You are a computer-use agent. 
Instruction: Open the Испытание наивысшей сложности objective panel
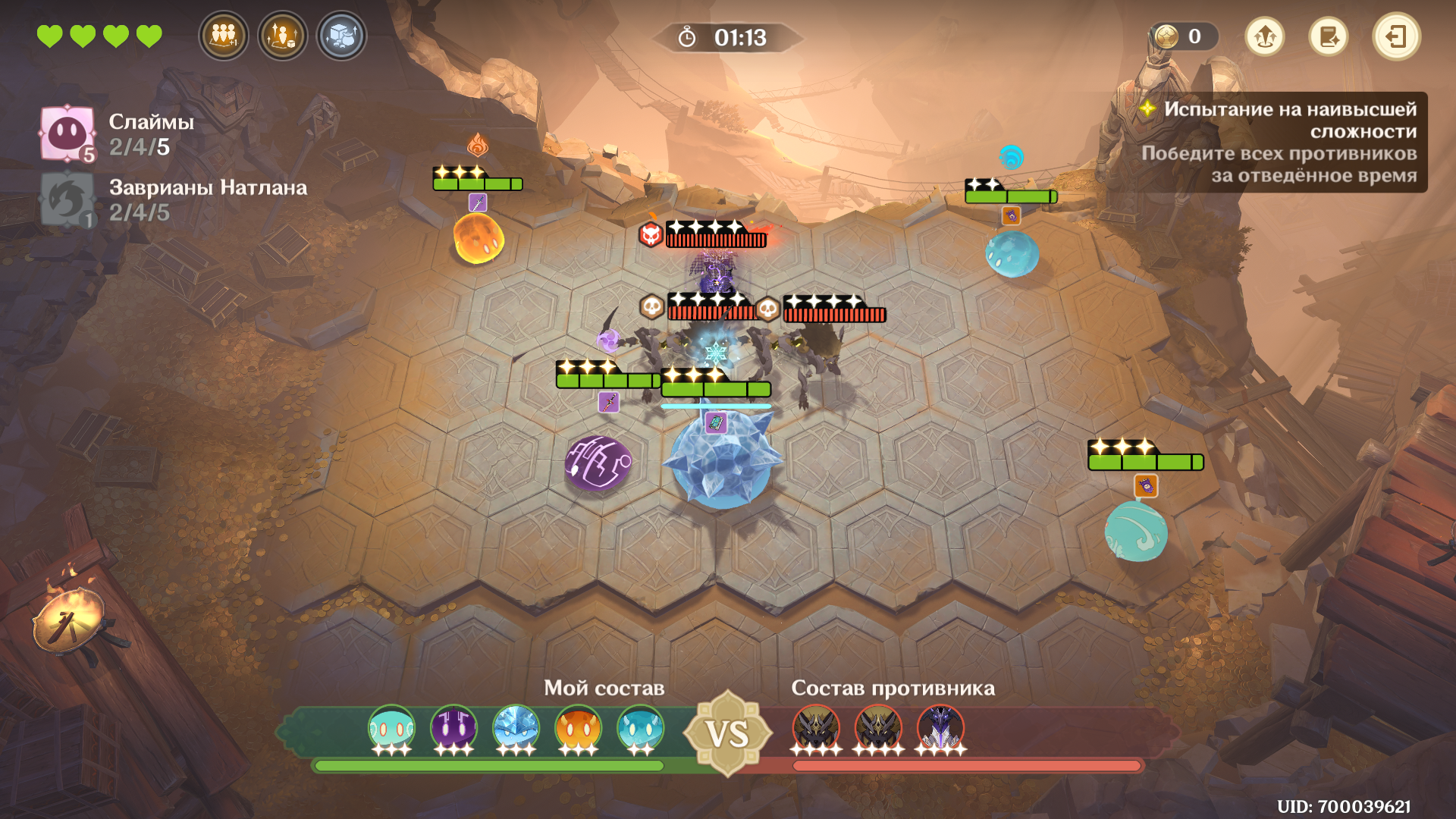[x=1280, y=142]
